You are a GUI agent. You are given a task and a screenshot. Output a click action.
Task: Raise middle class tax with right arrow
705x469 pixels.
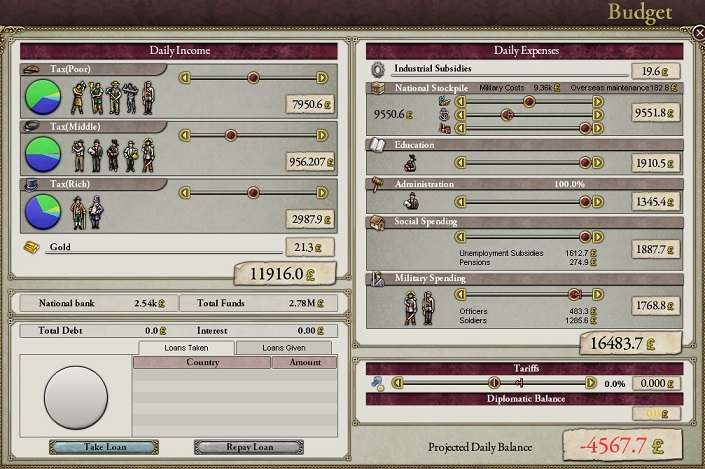coord(322,133)
